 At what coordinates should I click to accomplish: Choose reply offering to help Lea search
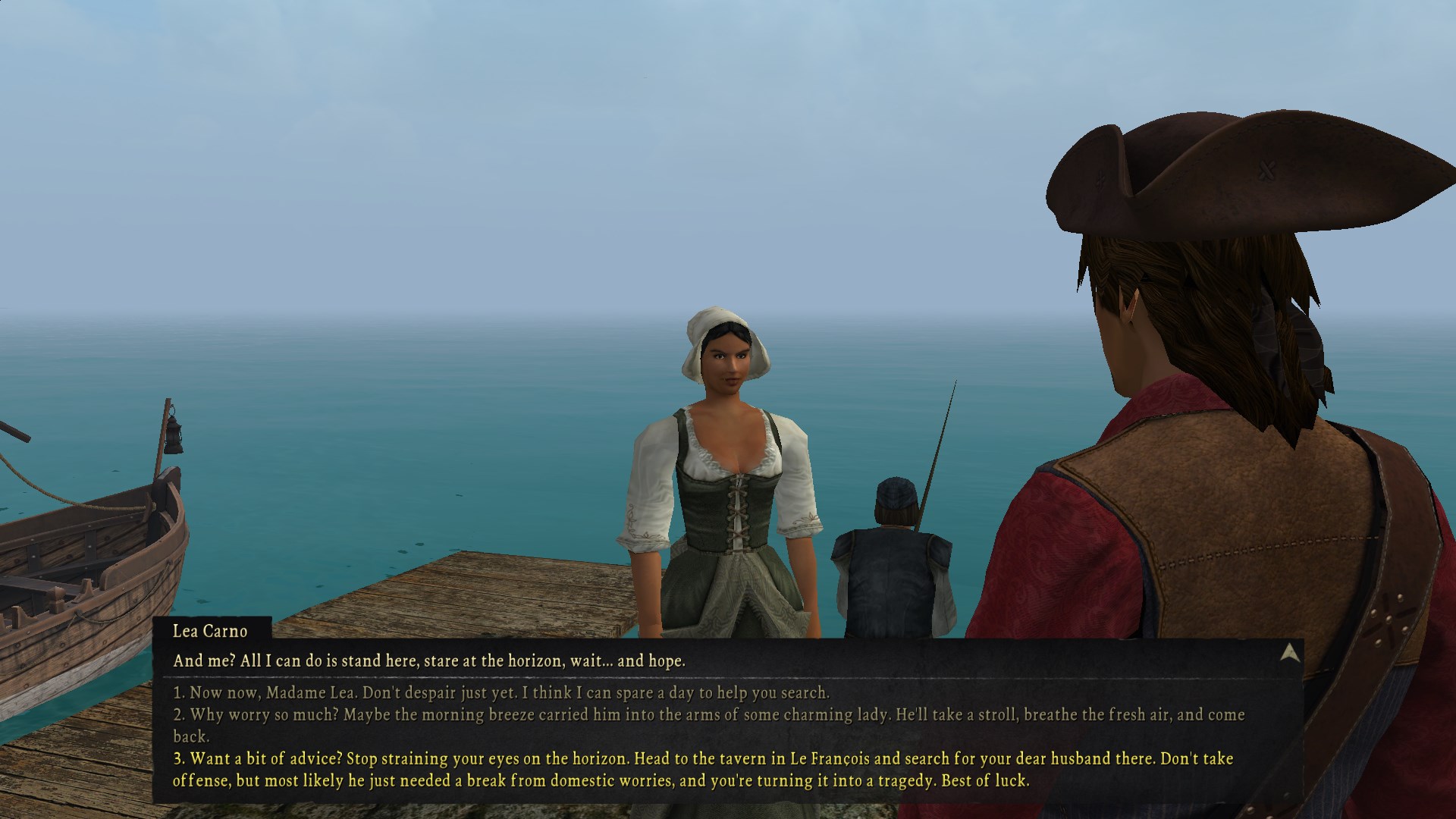pos(501,692)
